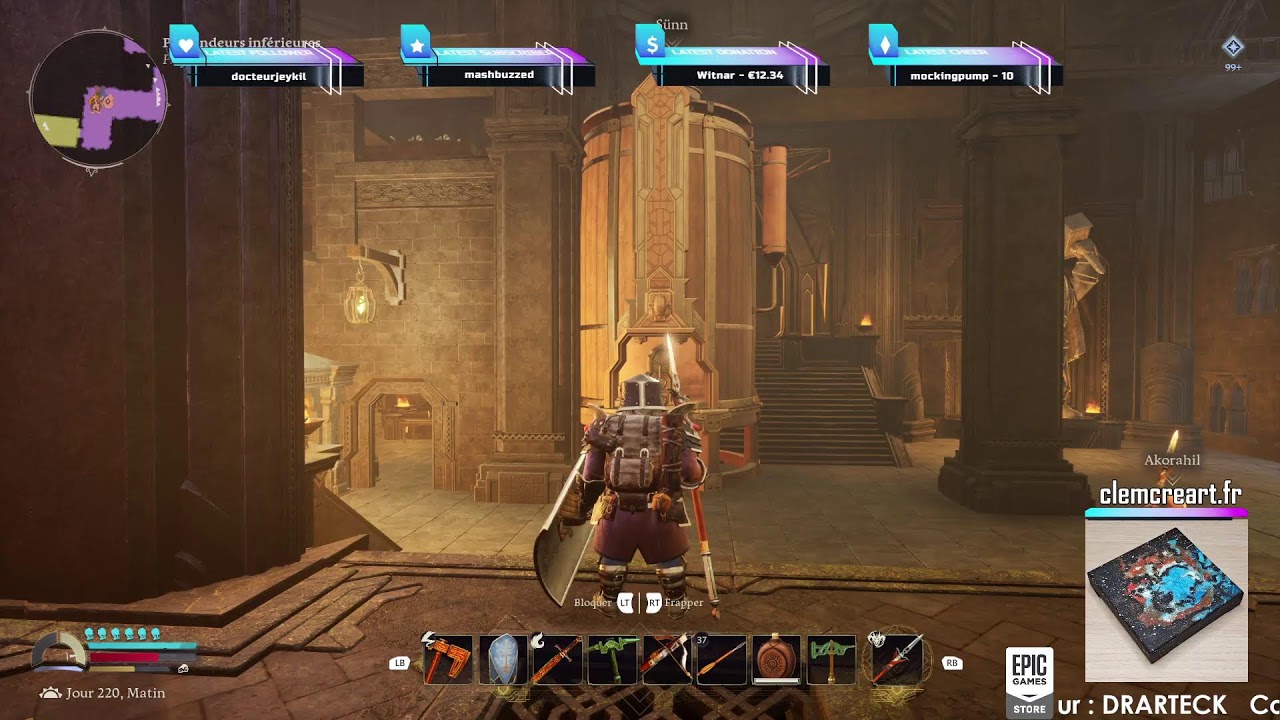Viewport: 1280px width, 720px height.
Task: Equip the bow from the hotbar
Action: point(667,660)
